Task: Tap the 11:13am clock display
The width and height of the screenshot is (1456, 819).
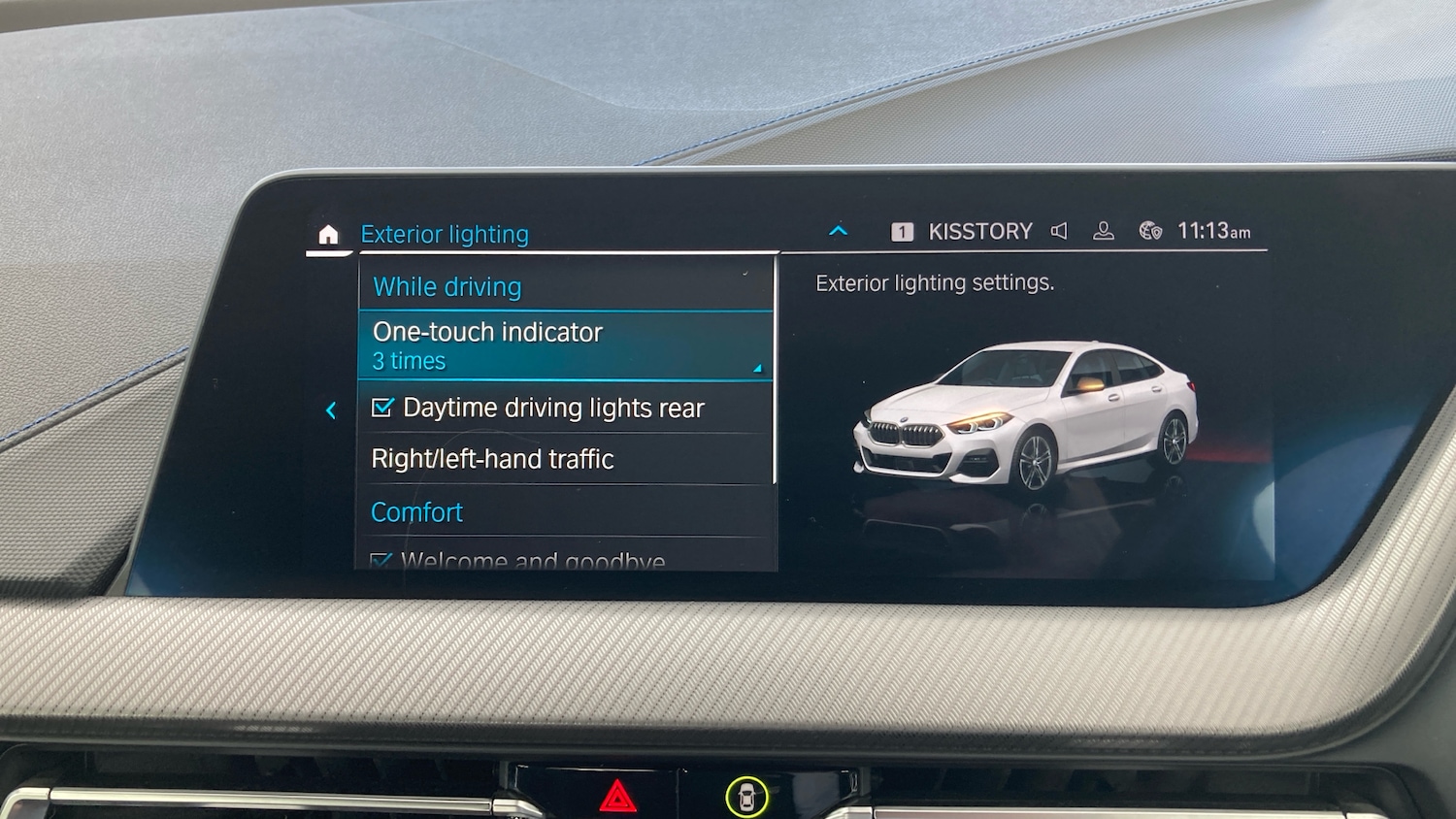Action: 1213,230
